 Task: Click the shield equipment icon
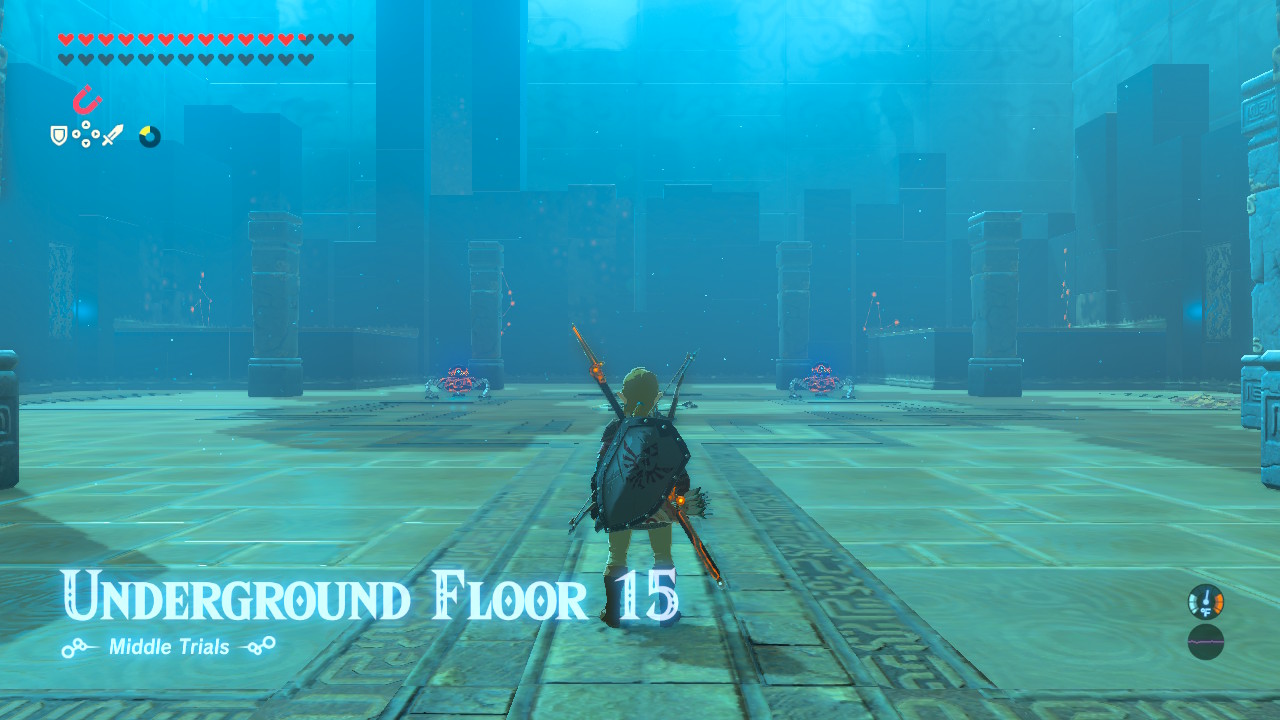tap(59, 136)
